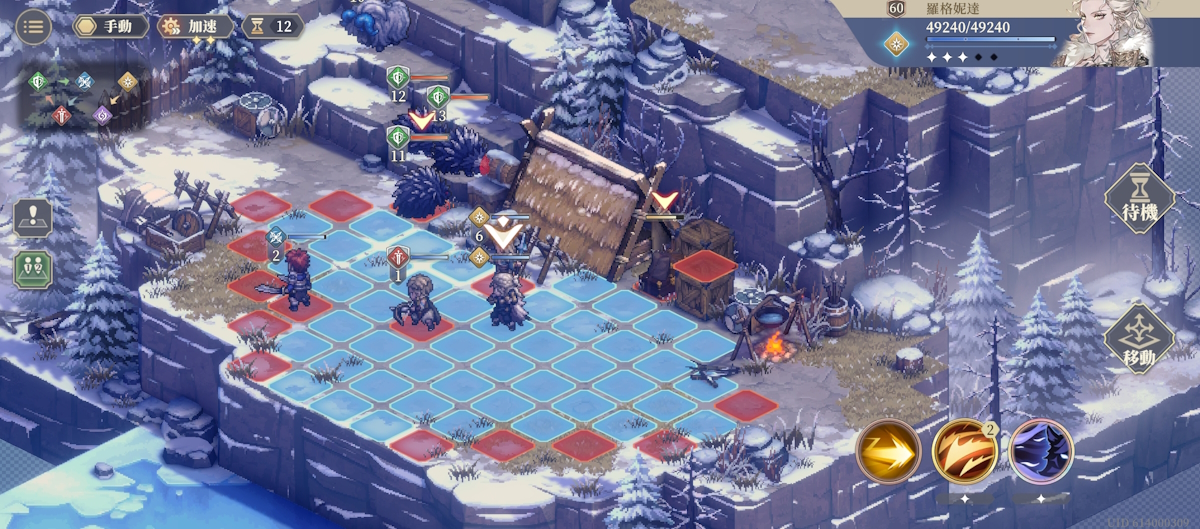Show the unit turn order button
1200x529 pixels.
click(x=33, y=269)
